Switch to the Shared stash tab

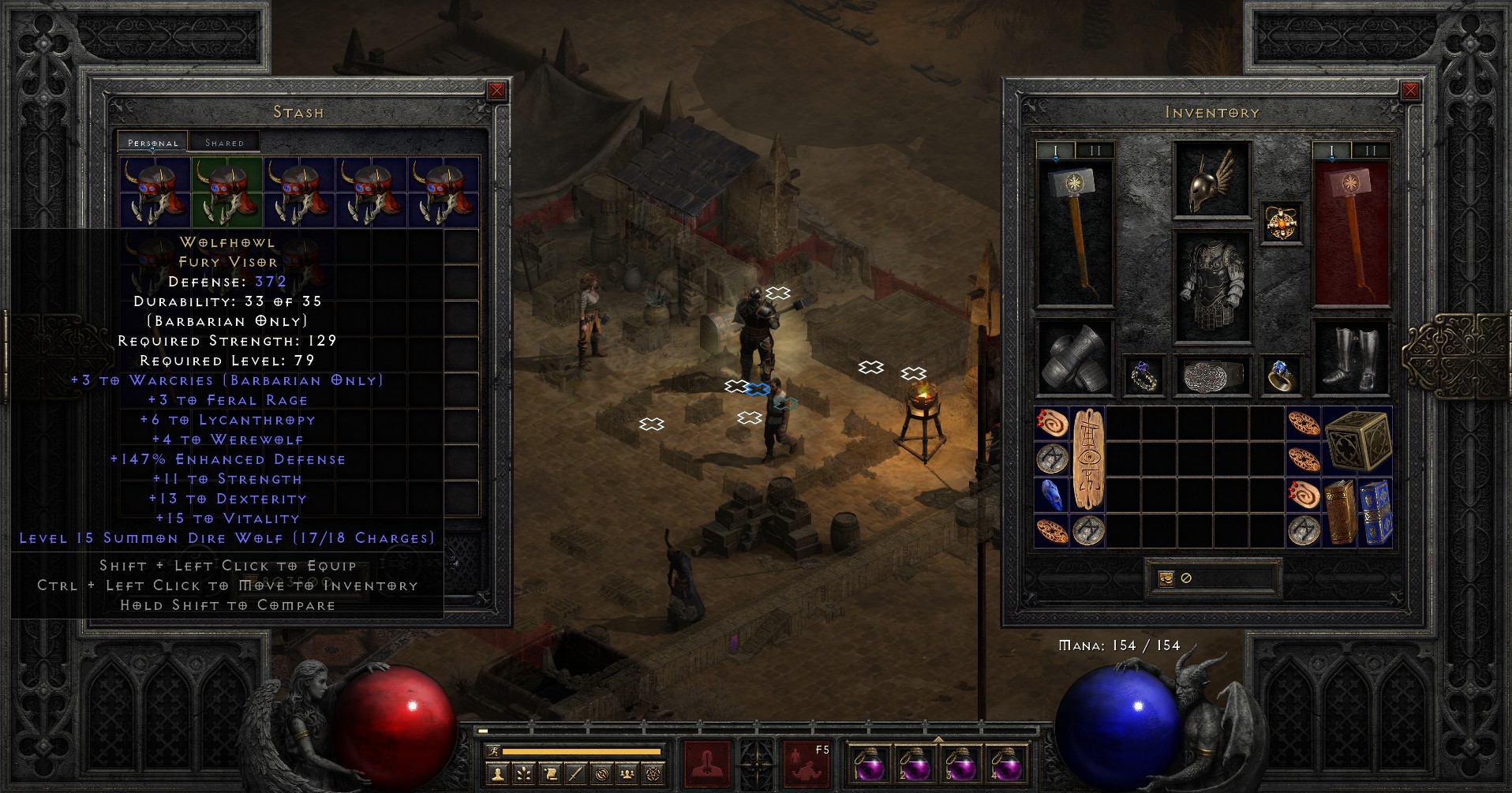(x=225, y=141)
